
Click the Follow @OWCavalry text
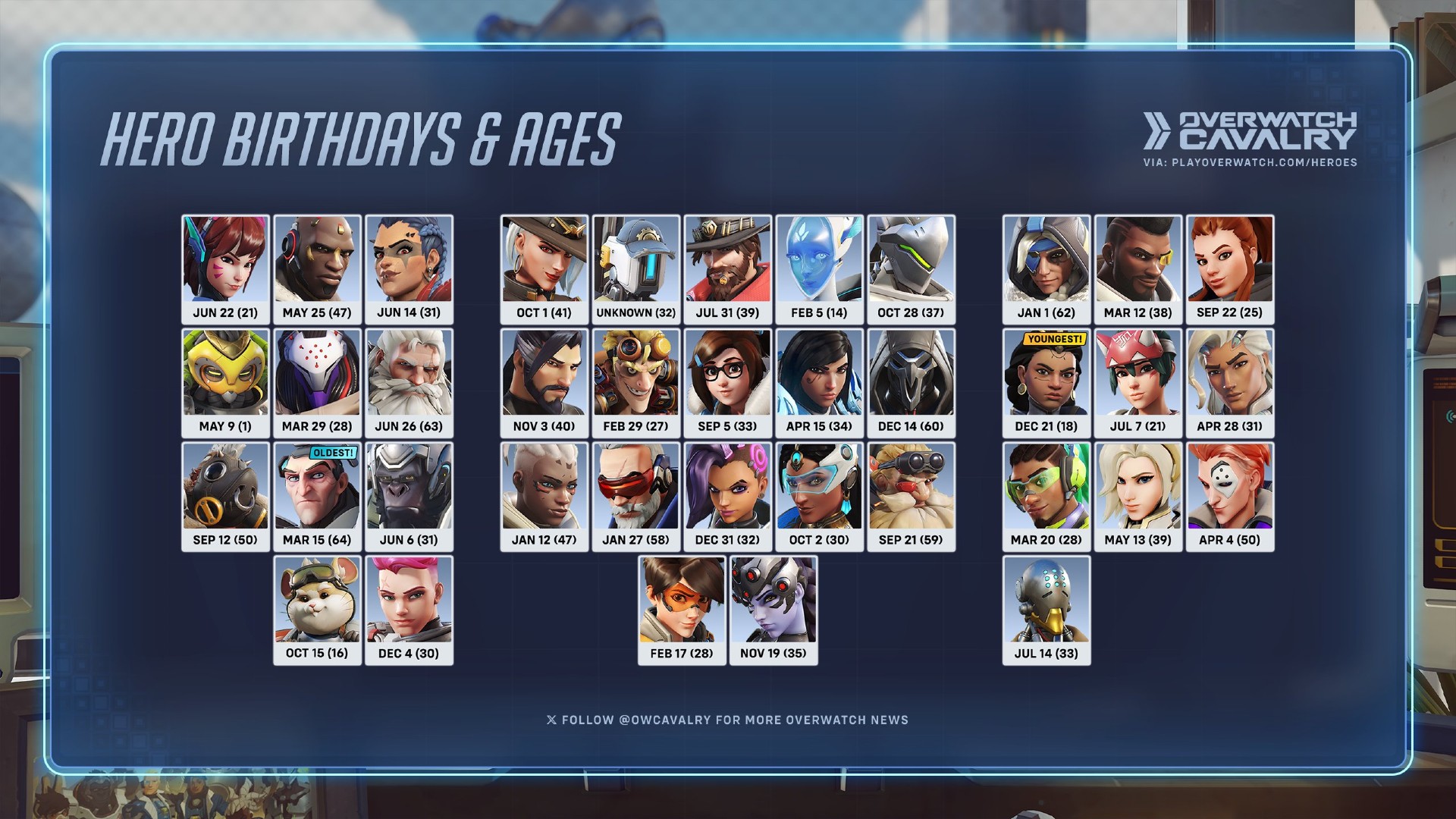tap(727, 720)
